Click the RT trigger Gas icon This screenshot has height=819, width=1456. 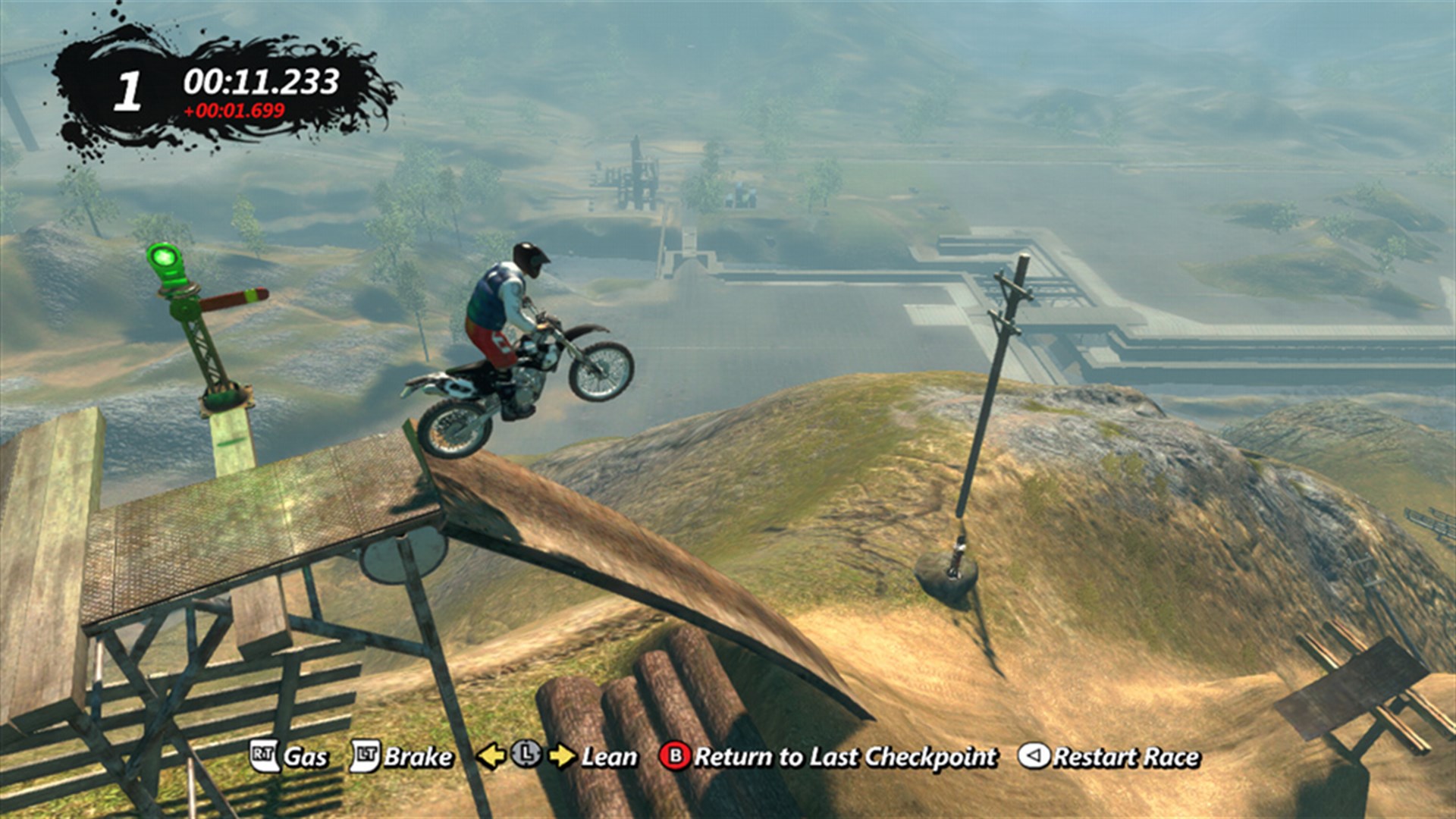click(262, 756)
